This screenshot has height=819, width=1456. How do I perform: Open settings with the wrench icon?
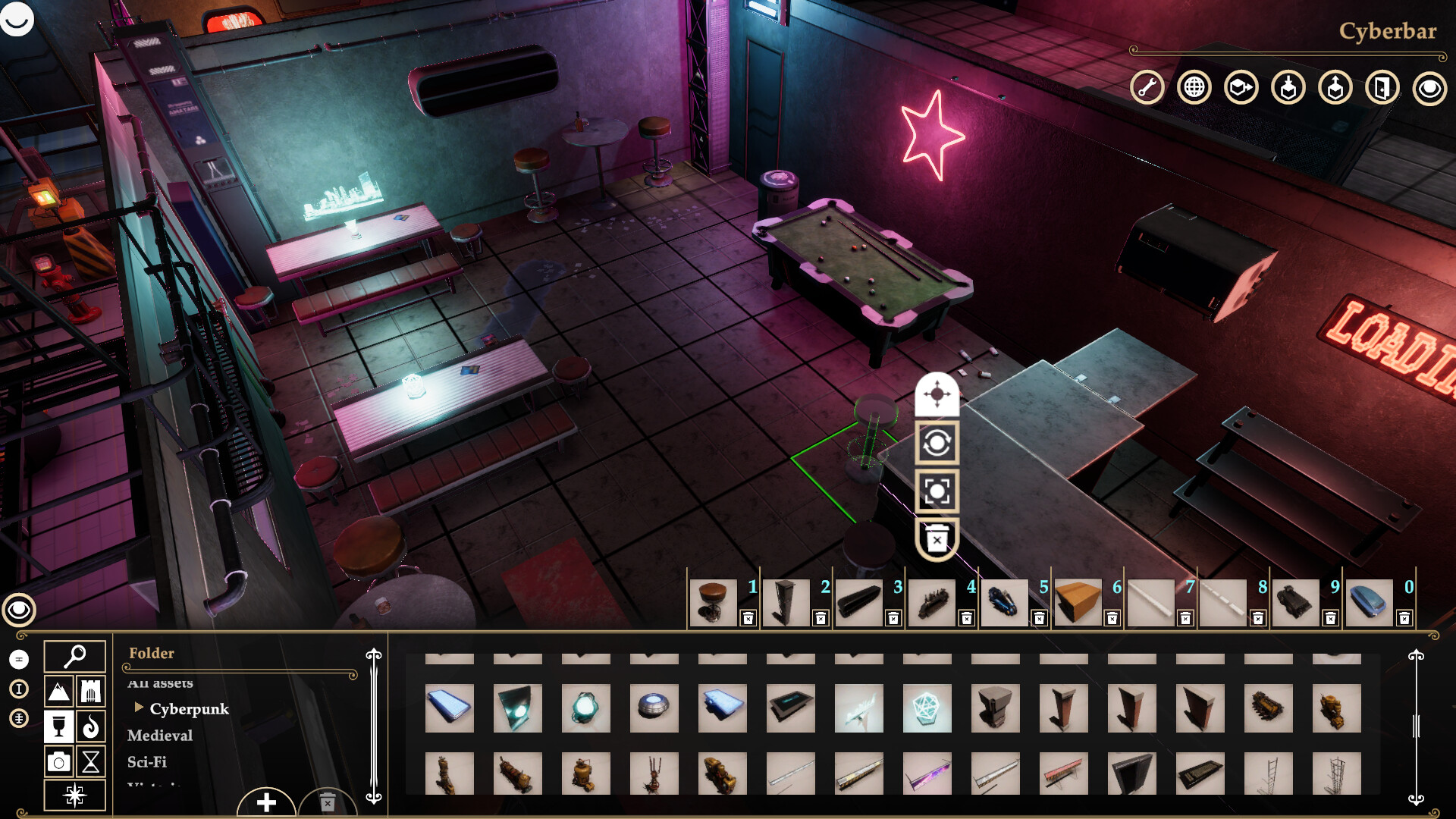click(x=1146, y=87)
